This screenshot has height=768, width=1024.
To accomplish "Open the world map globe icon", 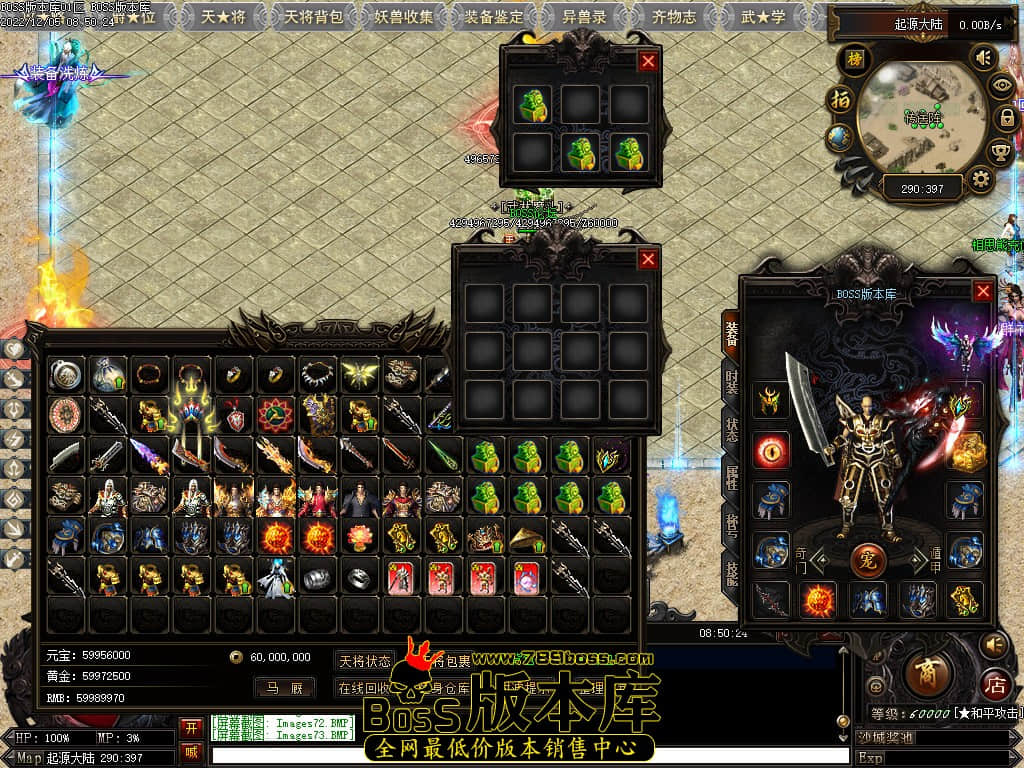I will click(840, 139).
